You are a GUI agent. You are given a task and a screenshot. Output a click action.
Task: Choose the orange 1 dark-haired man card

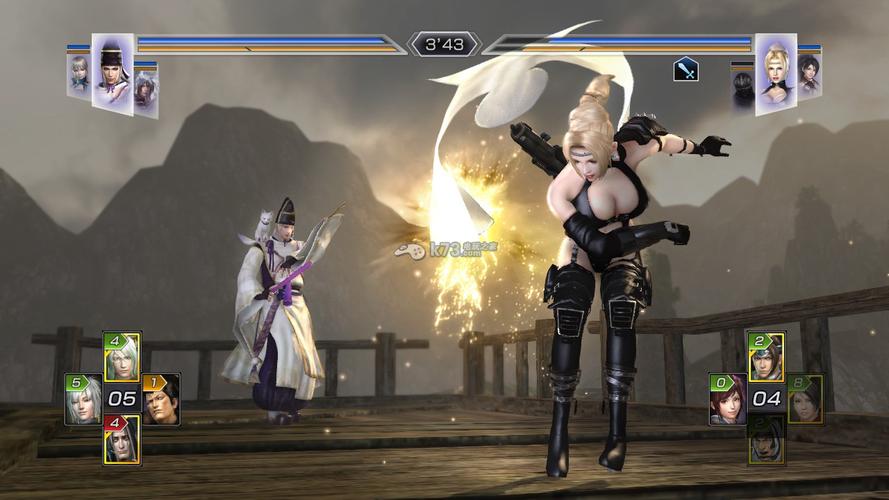160,399
